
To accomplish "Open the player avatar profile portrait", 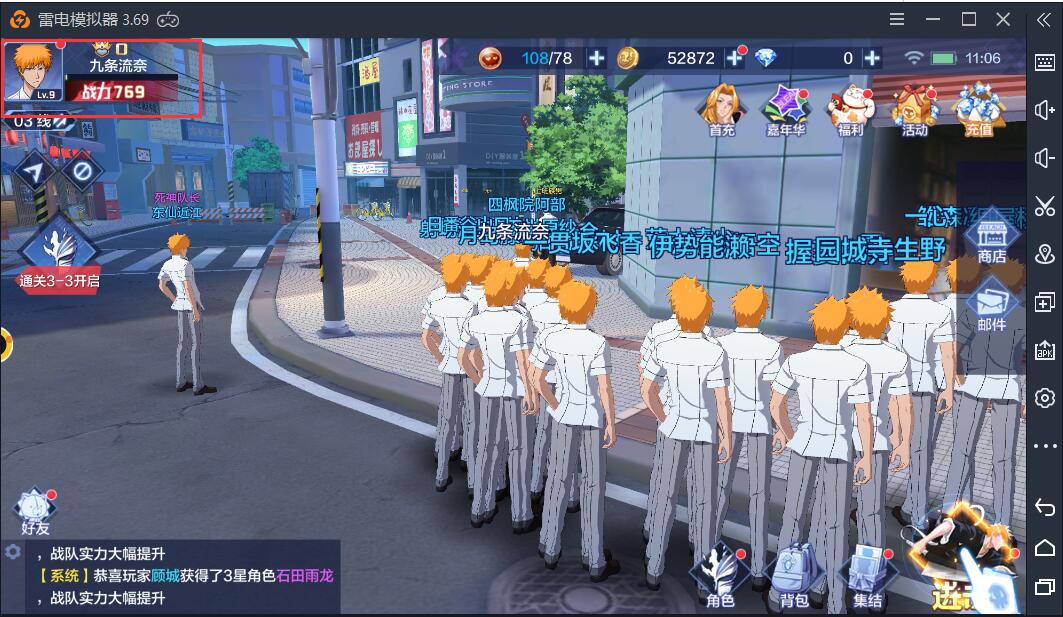I will [32, 72].
